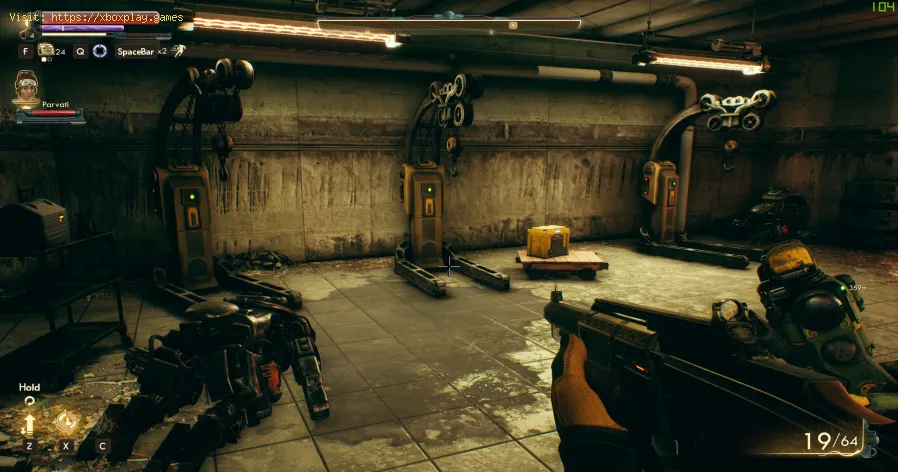The image size is (898, 472).
Task: Activate the companion ability circular icon
Action: pyautogui.click(x=67, y=421)
